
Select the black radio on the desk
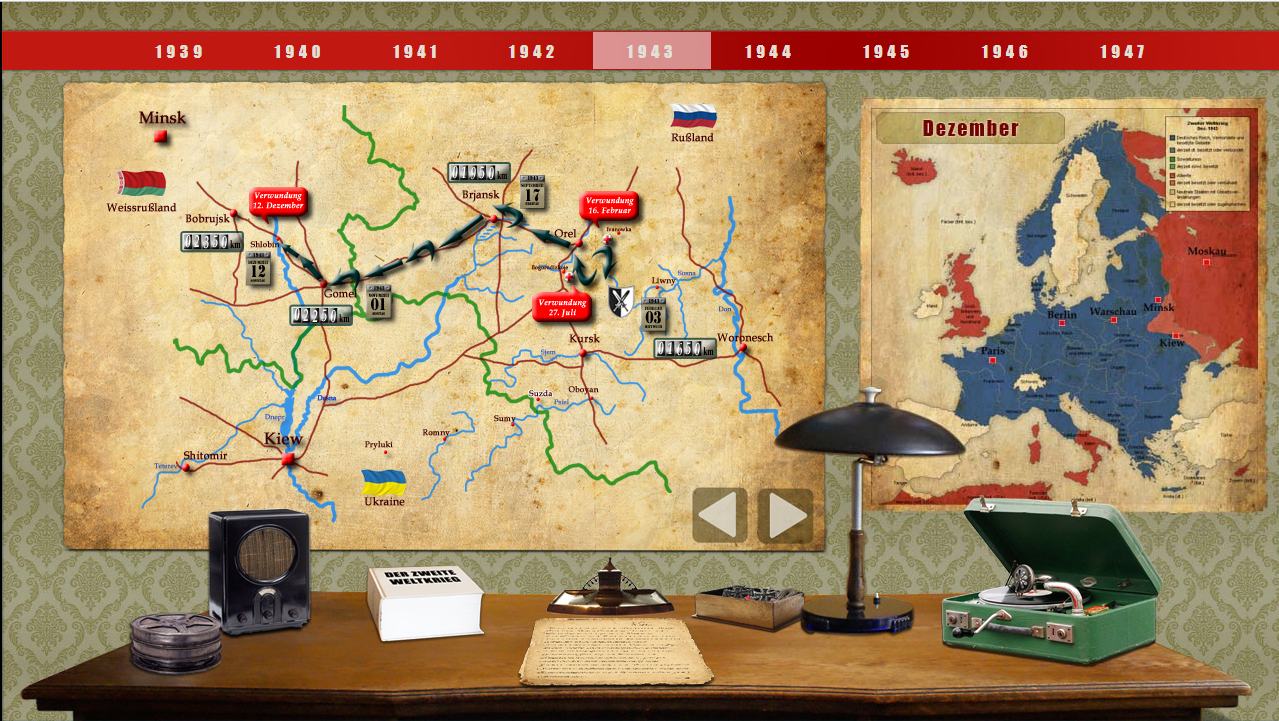pyautogui.click(x=259, y=571)
